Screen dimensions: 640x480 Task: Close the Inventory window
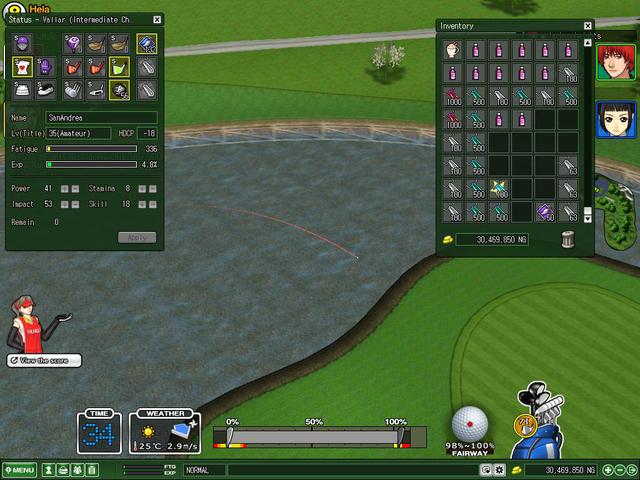588,26
